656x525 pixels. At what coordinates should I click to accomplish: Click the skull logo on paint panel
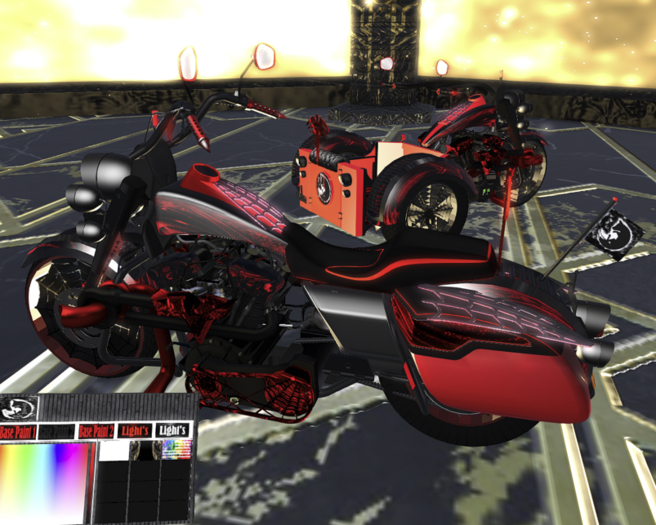pos(16,408)
